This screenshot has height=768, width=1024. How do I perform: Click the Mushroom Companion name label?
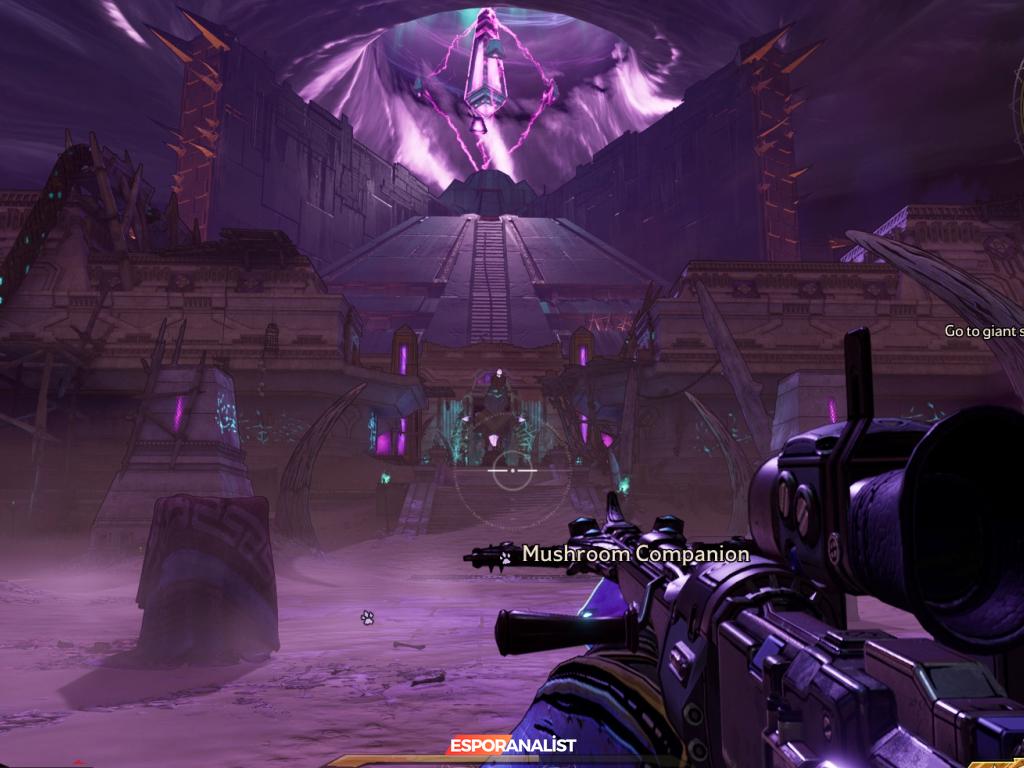tap(635, 553)
